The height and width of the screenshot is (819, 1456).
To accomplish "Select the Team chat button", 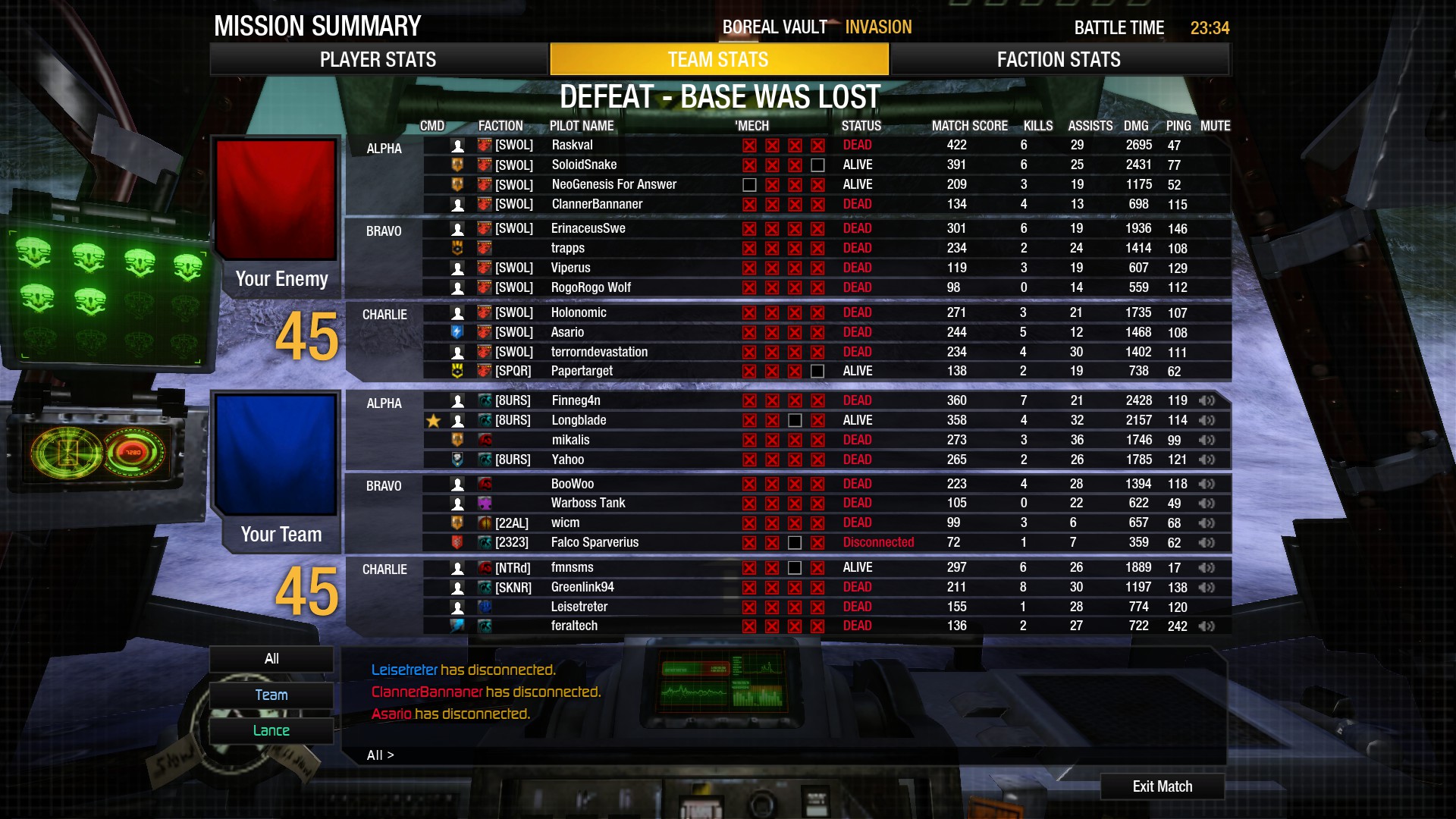I will tap(271, 694).
